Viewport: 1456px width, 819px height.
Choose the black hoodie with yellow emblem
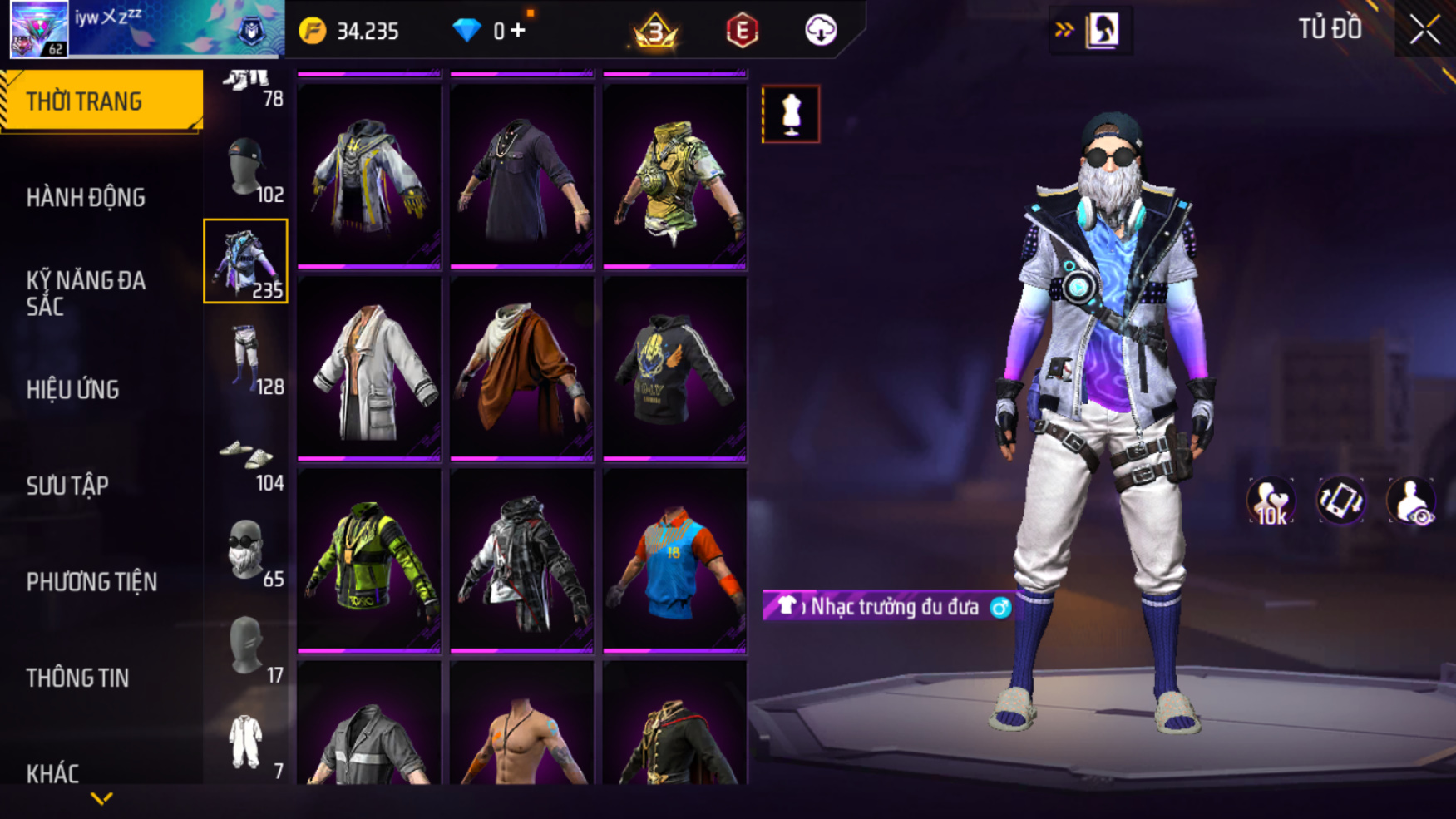pyautogui.click(x=674, y=368)
